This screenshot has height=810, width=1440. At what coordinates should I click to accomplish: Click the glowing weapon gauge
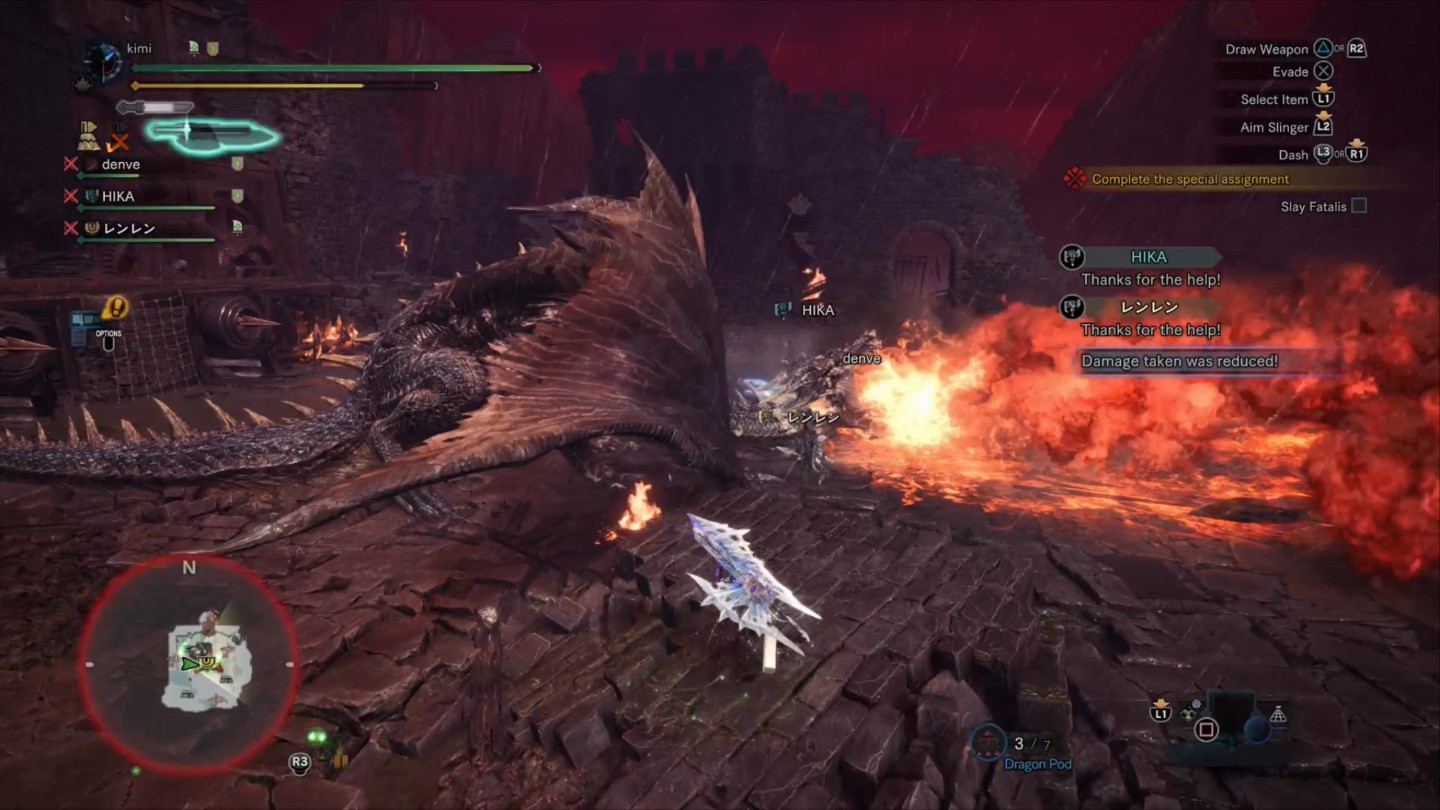(212, 133)
